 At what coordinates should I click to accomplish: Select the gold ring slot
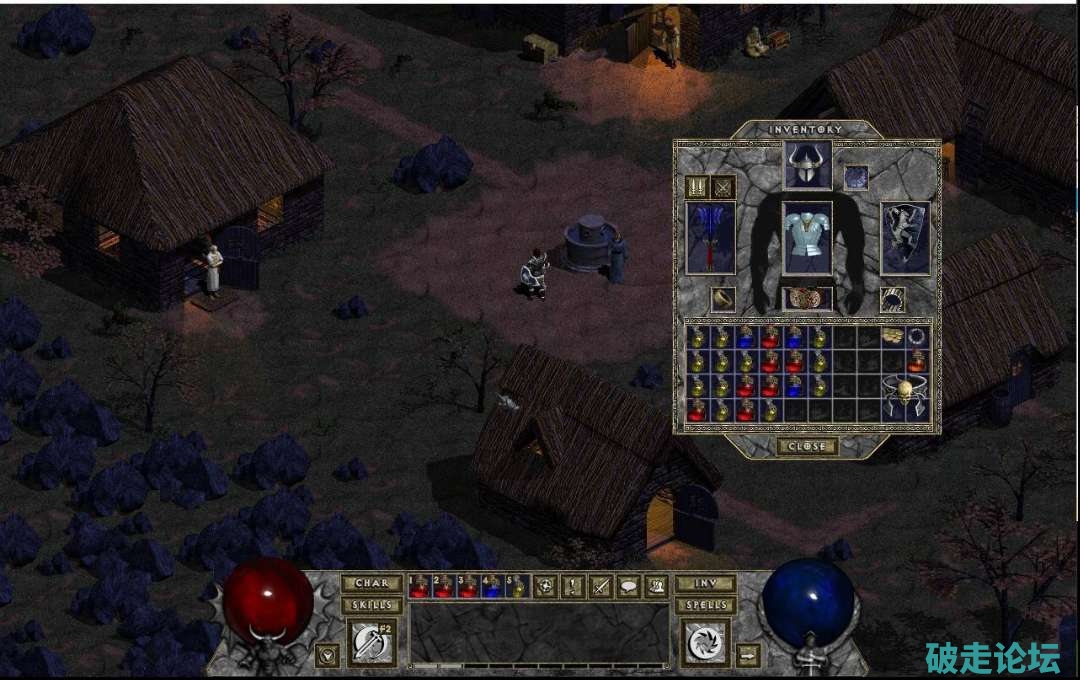721,298
